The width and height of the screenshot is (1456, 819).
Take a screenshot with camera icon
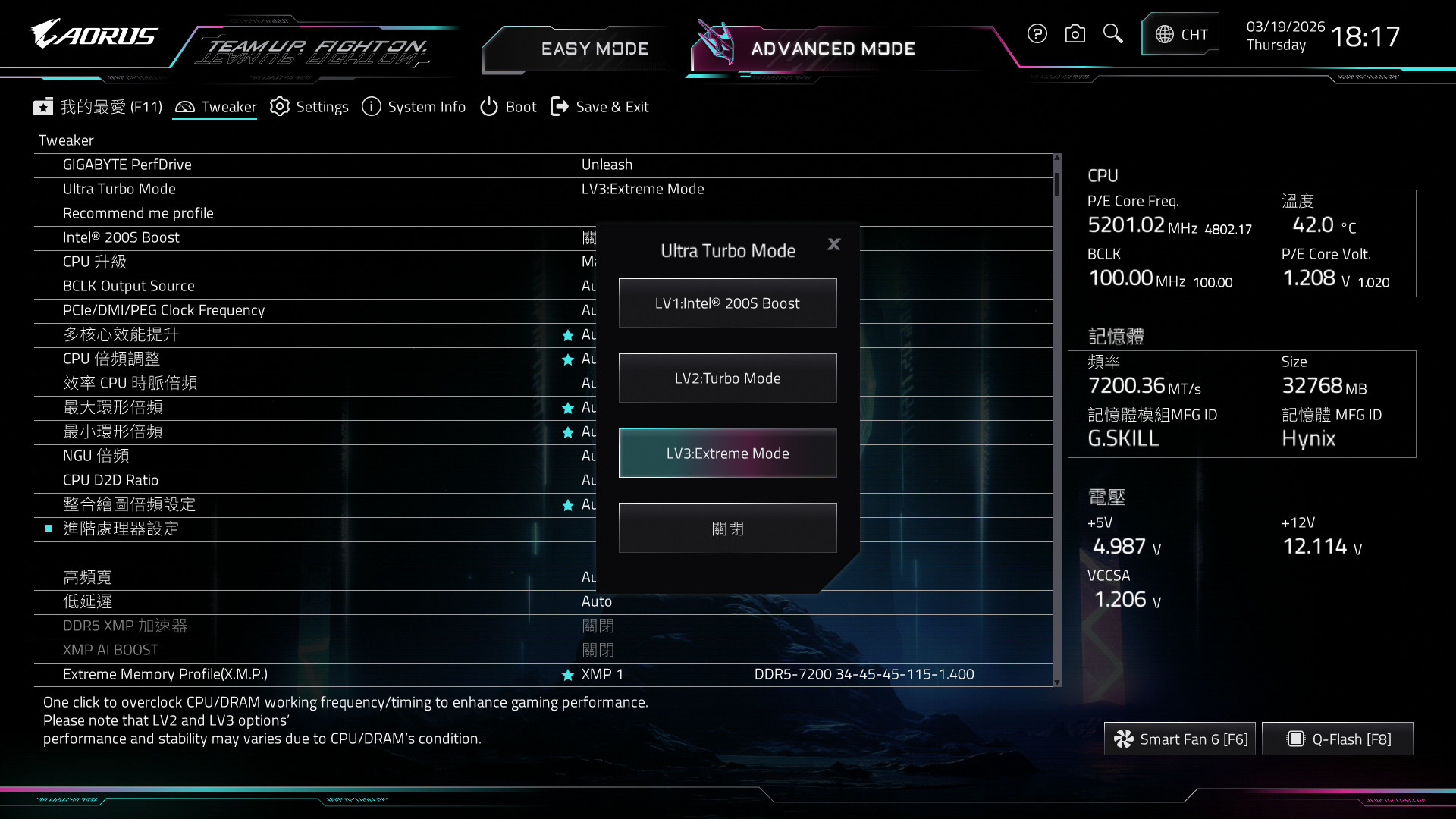point(1075,34)
